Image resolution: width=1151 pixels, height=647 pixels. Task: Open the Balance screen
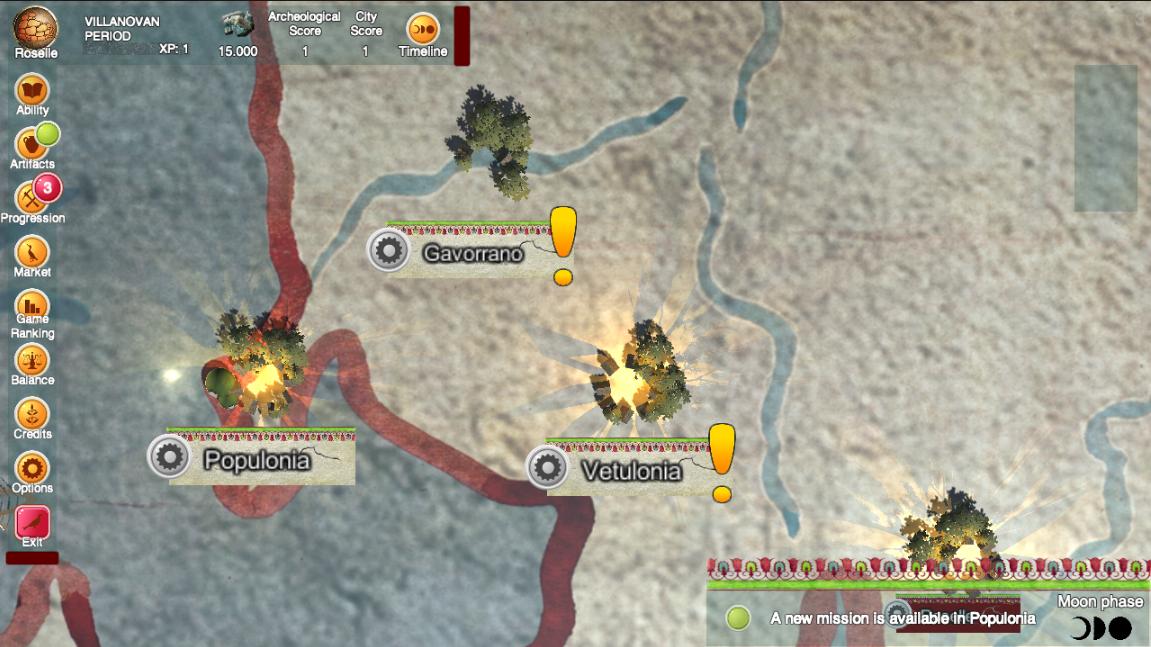click(x=32, y=360)
